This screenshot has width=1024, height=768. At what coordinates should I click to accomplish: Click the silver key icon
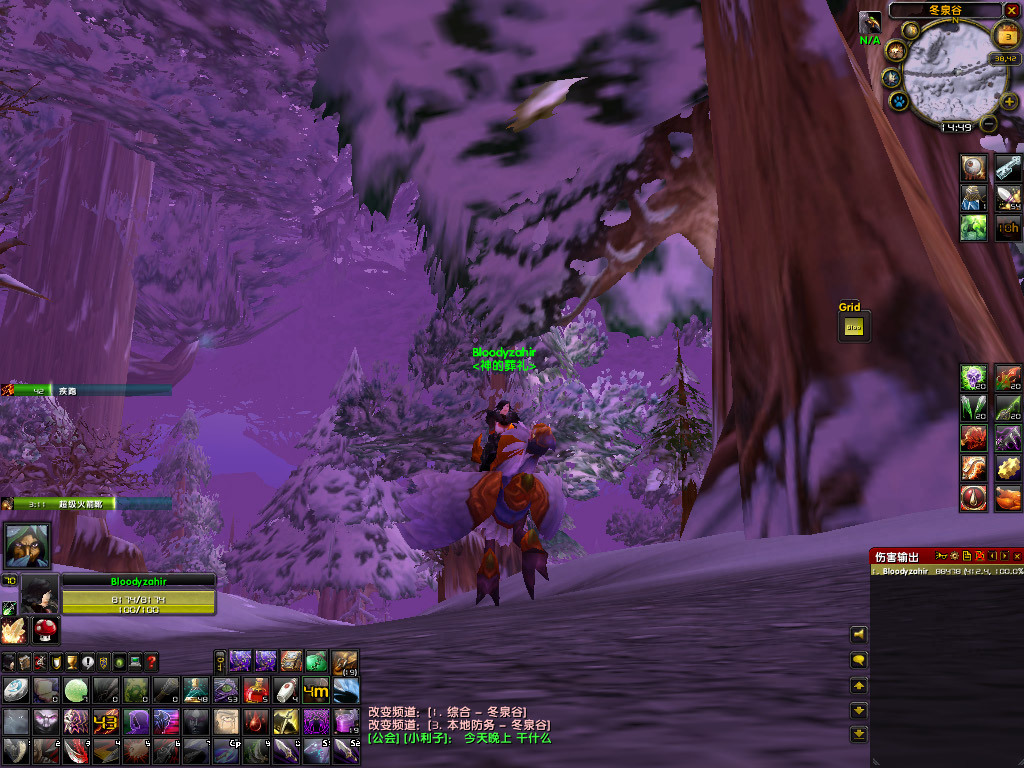(x=1008, y=167)
